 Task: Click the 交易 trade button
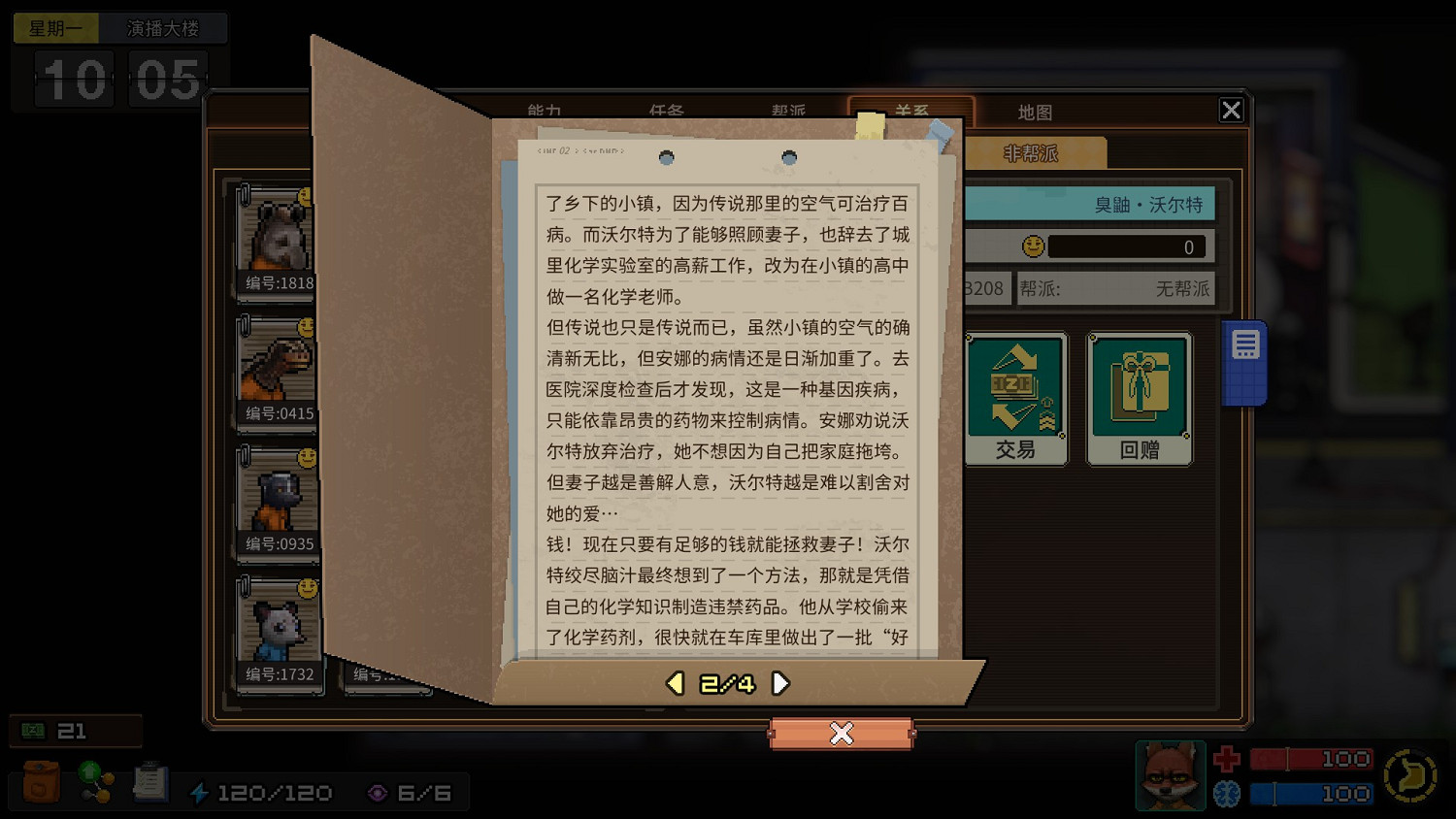(x=1016, y=396)
